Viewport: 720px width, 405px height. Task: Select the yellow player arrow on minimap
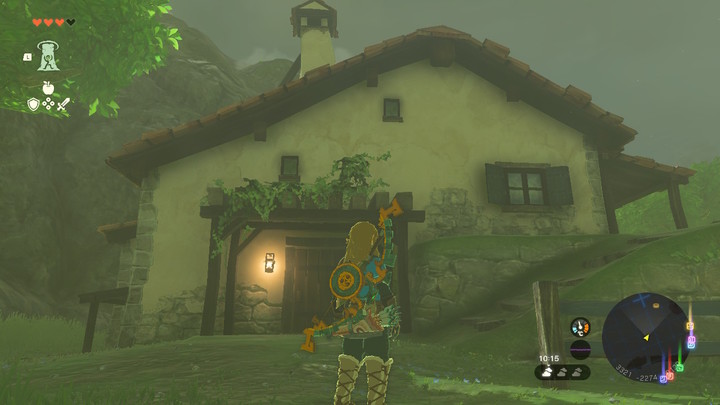[x=645, y=338]
